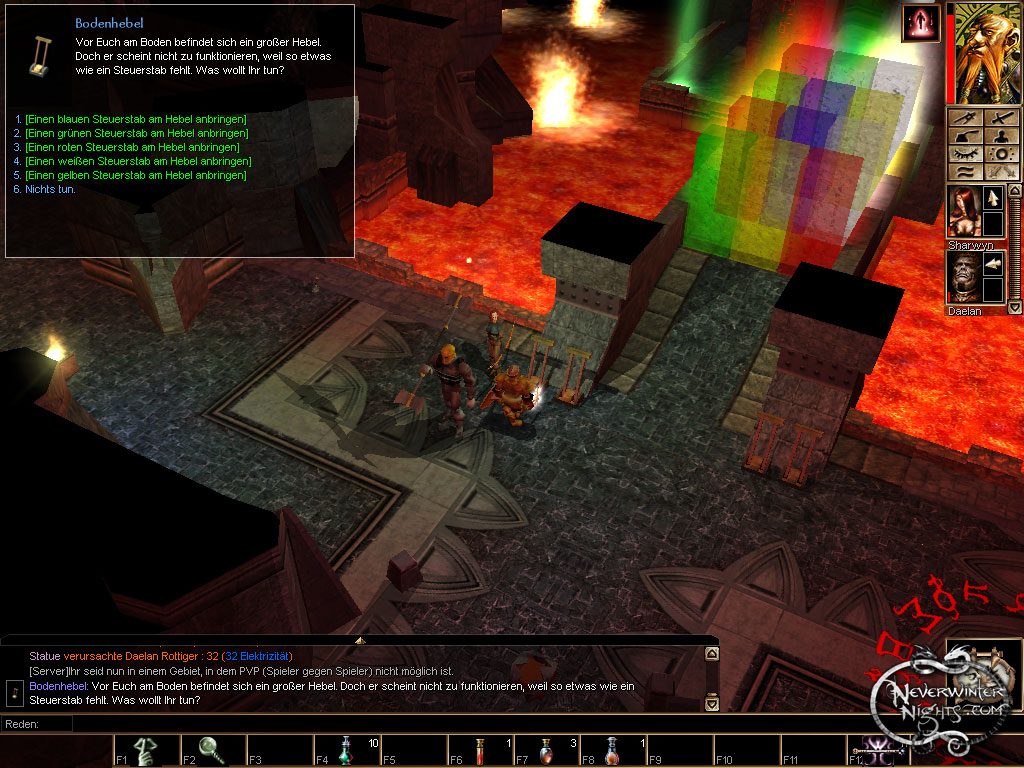Use the F1 hand statue quickslot
This screenshot has width=1024, height=768.
(x=146, y=750)
